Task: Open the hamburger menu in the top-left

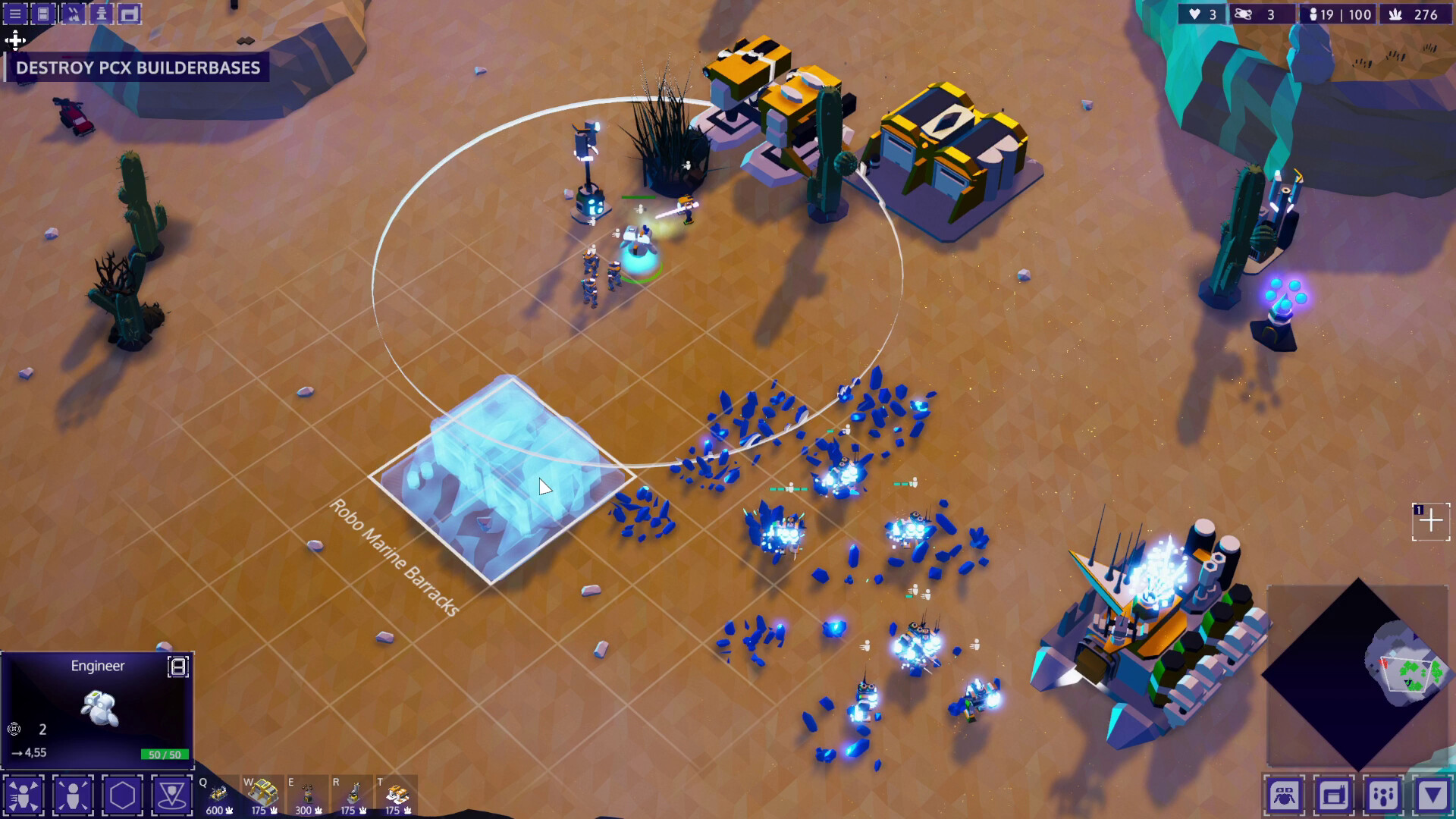Action: pos(15,13)
